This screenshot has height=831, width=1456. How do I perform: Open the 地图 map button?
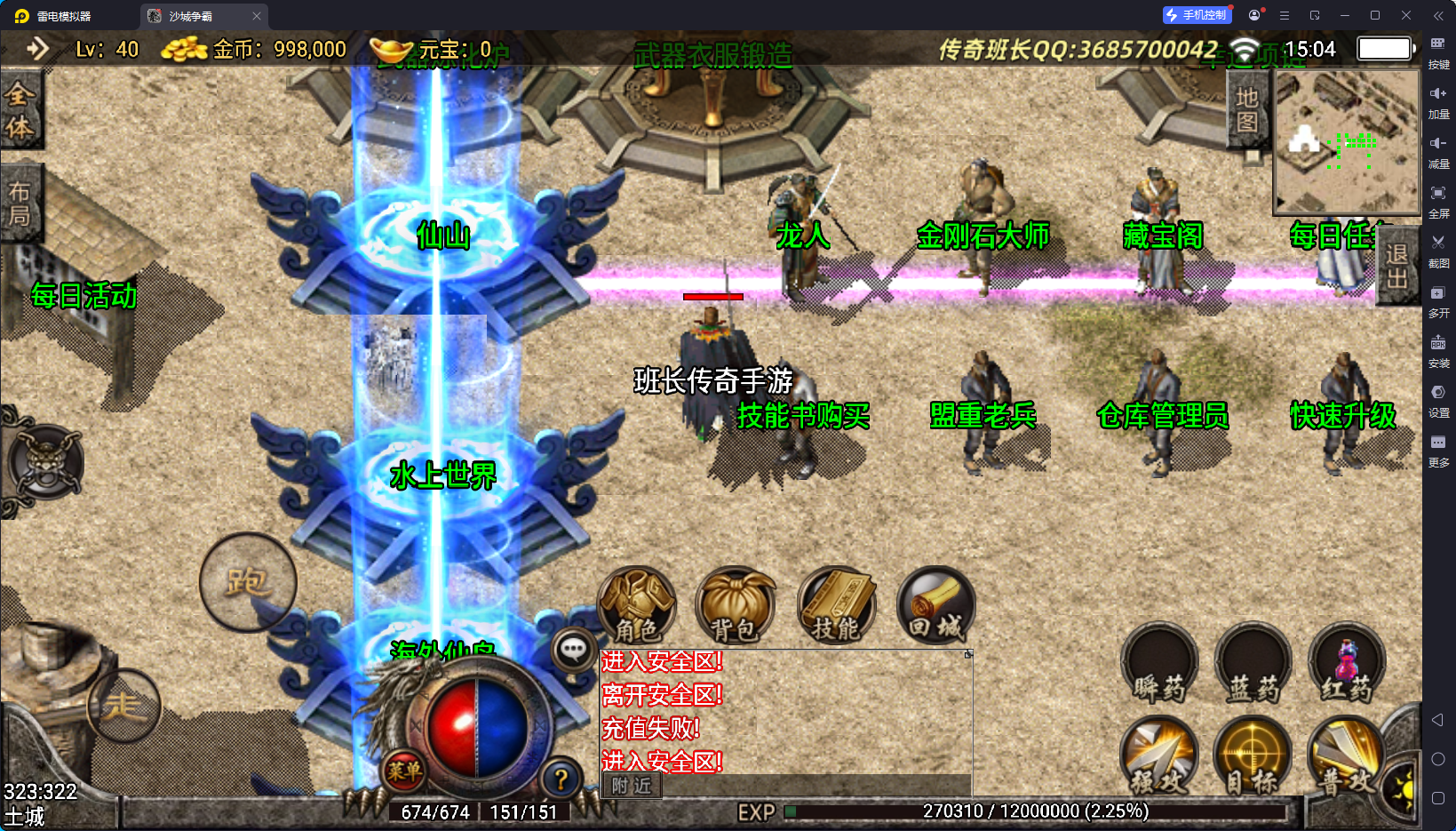[x=1247, y=110]
